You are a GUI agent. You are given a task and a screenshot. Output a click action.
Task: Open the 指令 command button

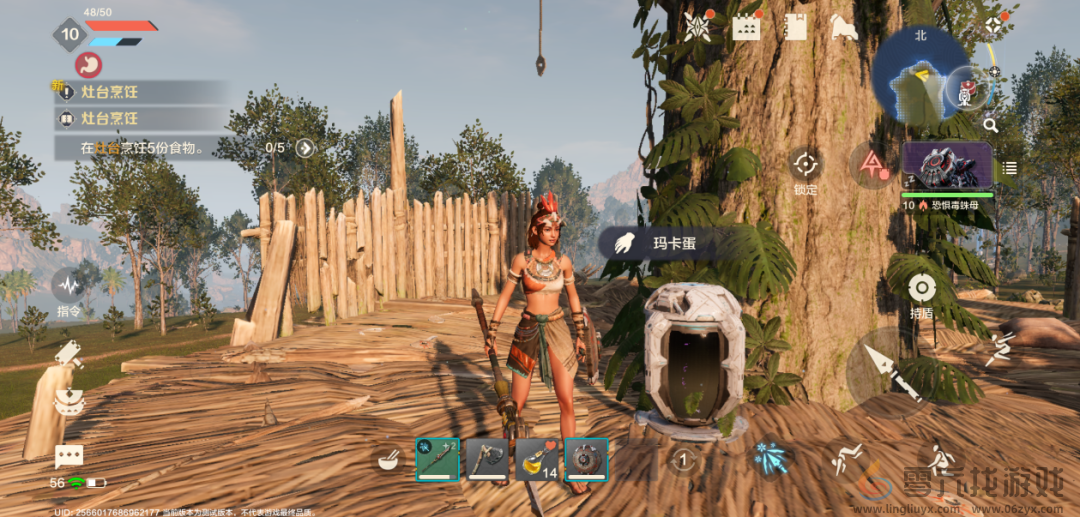[x=69, y=290]
